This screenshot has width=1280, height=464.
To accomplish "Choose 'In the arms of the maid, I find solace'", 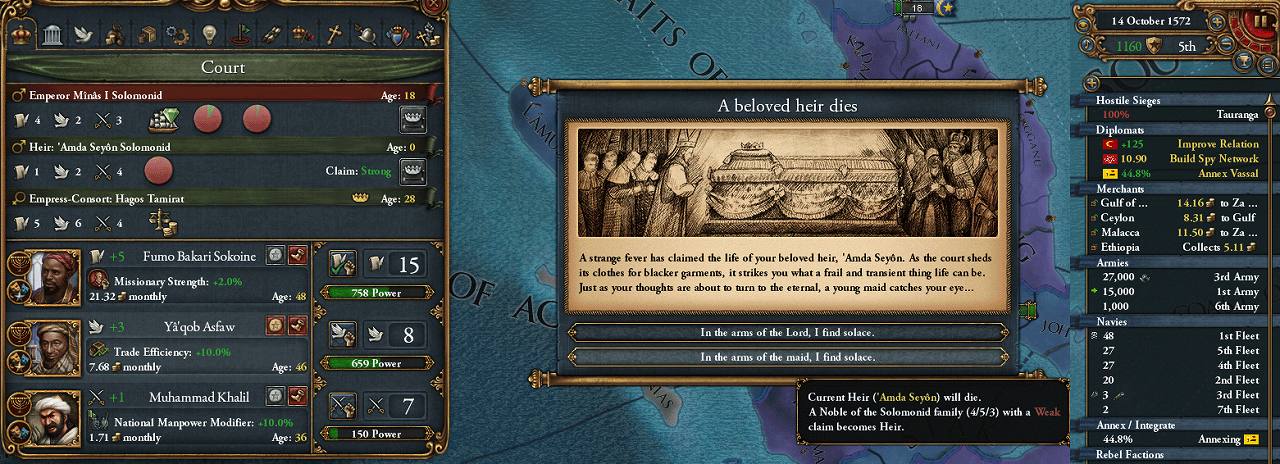I will [787, 357].
